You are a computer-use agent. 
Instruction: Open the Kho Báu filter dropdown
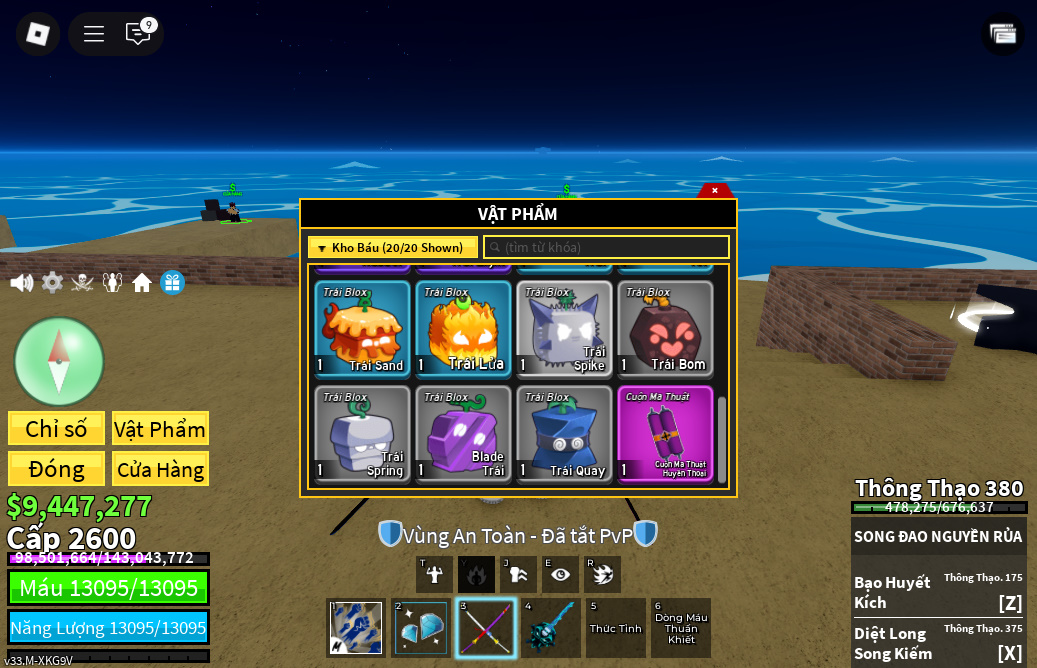click(393, 247)
